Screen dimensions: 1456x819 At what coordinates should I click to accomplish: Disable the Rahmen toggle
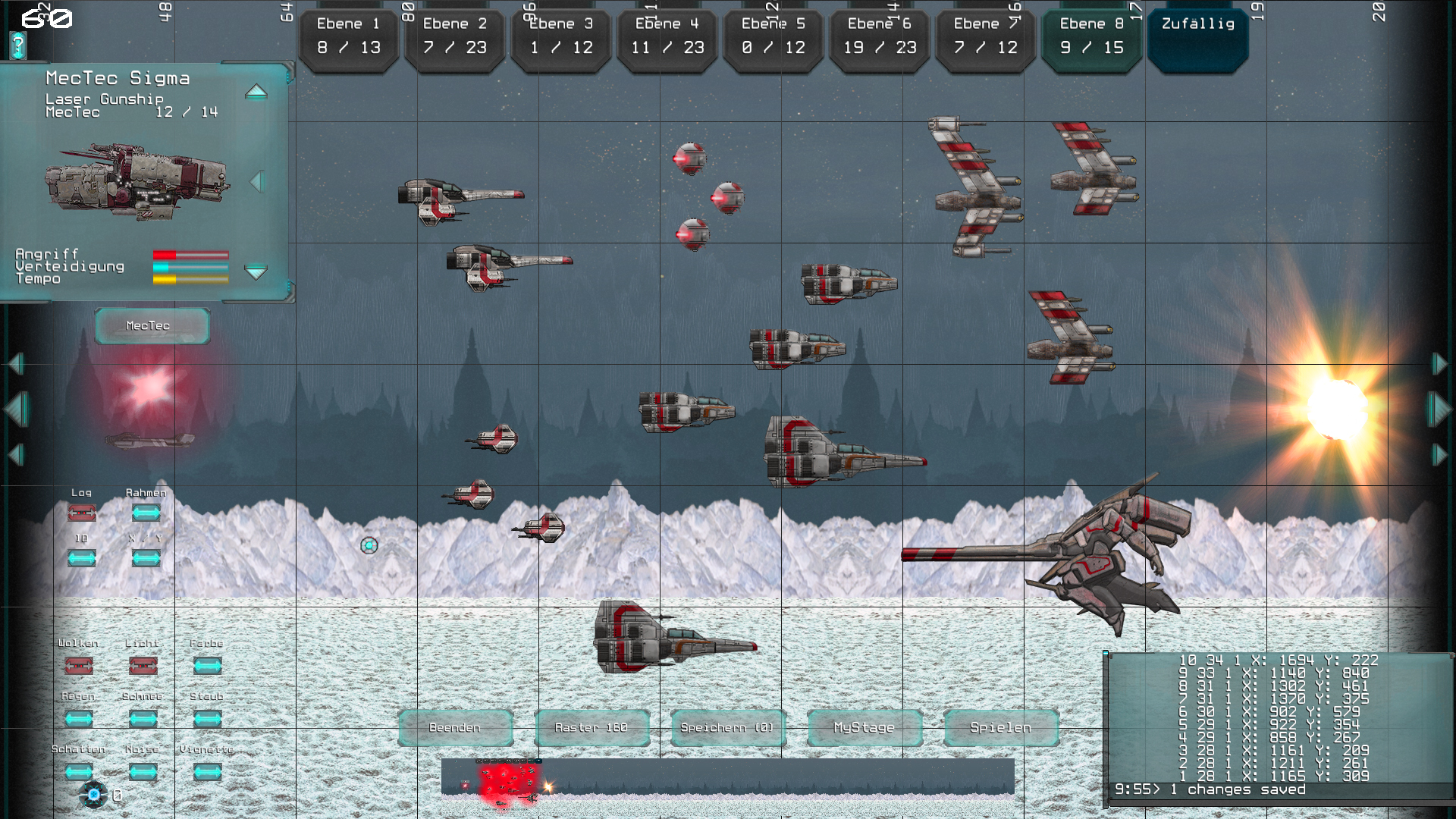pos(146,513)
